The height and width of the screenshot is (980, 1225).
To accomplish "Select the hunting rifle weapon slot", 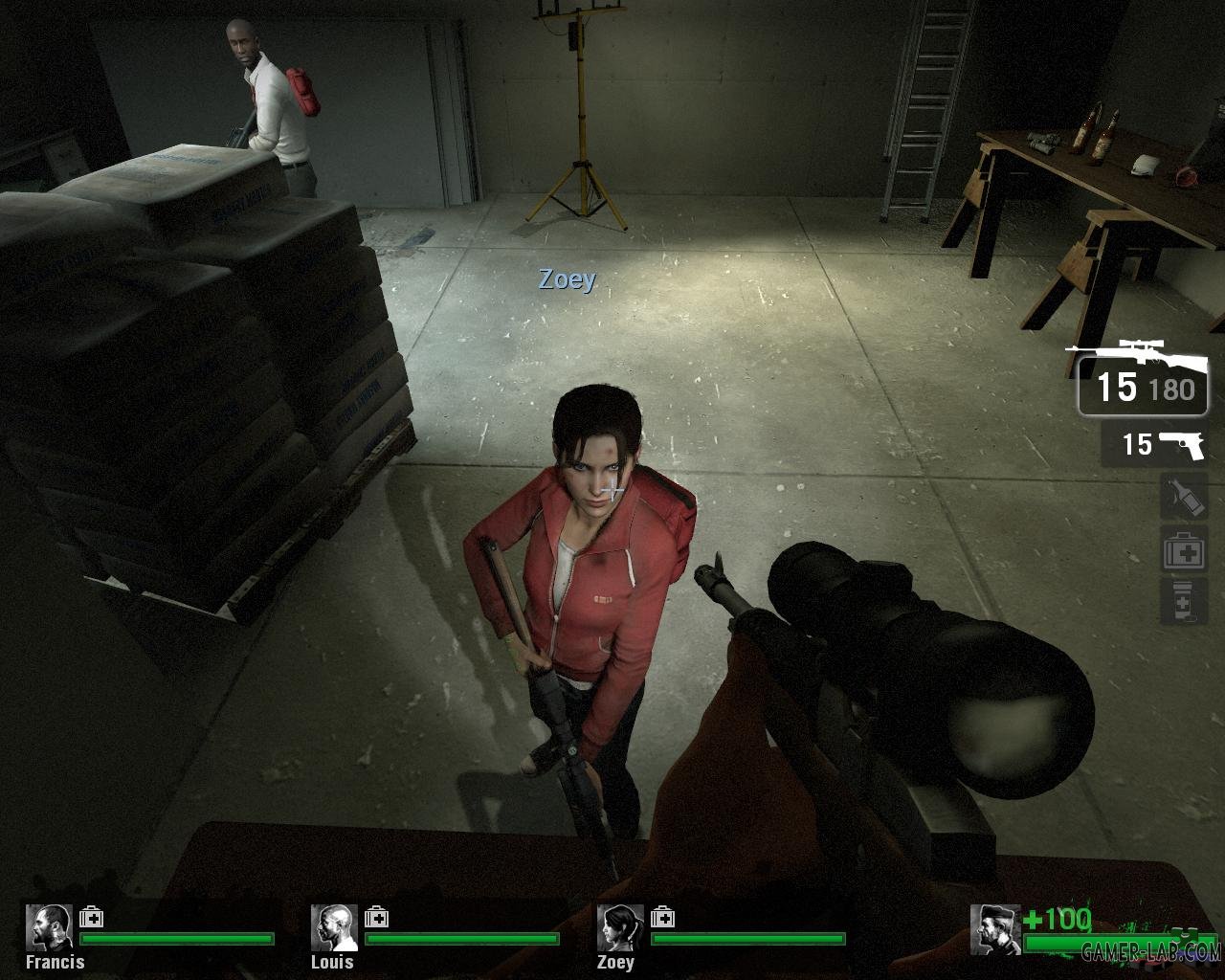I will pos(1143,383).
